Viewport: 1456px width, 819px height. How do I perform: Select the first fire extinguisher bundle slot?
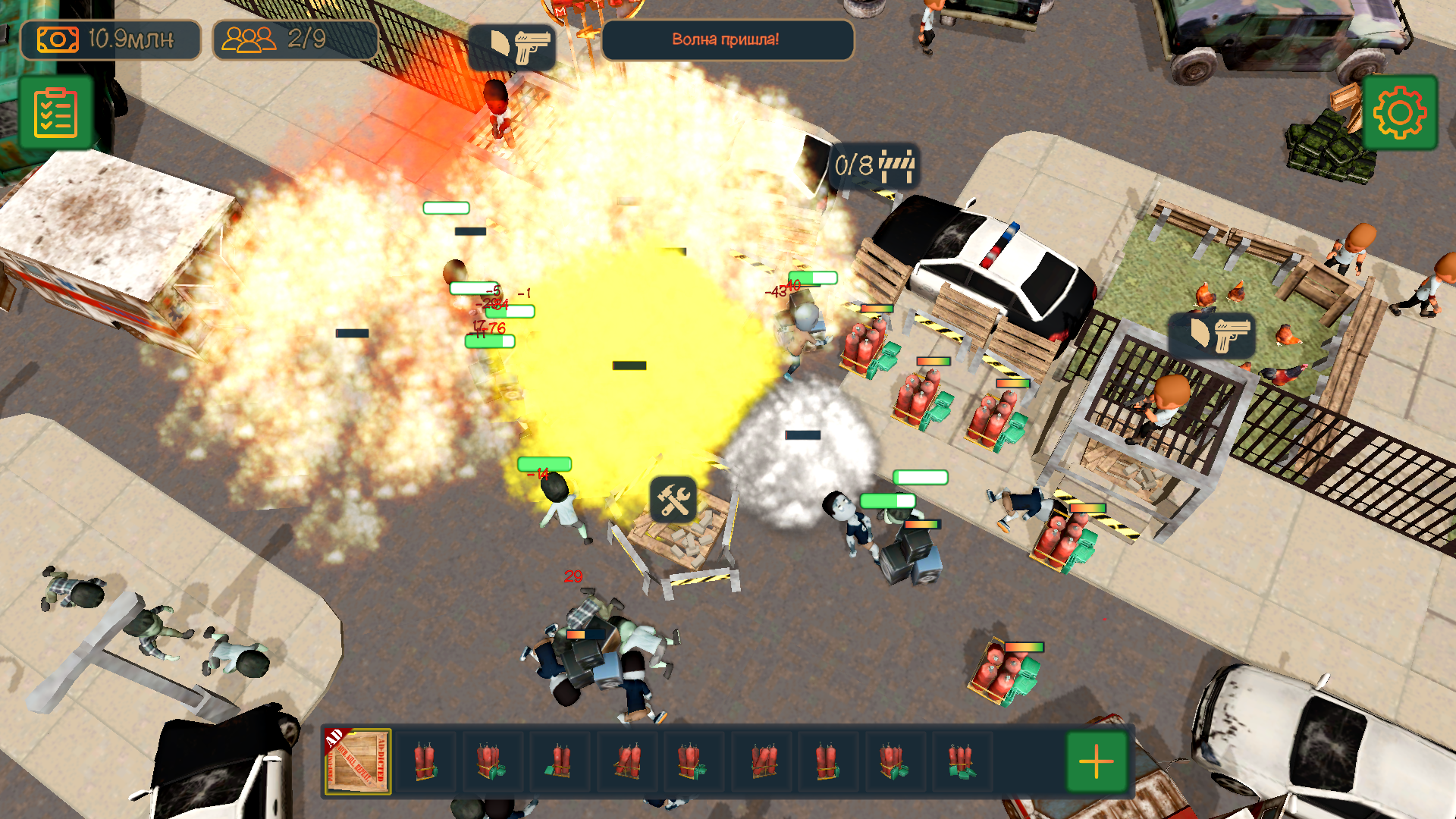[x=426, y=761]
